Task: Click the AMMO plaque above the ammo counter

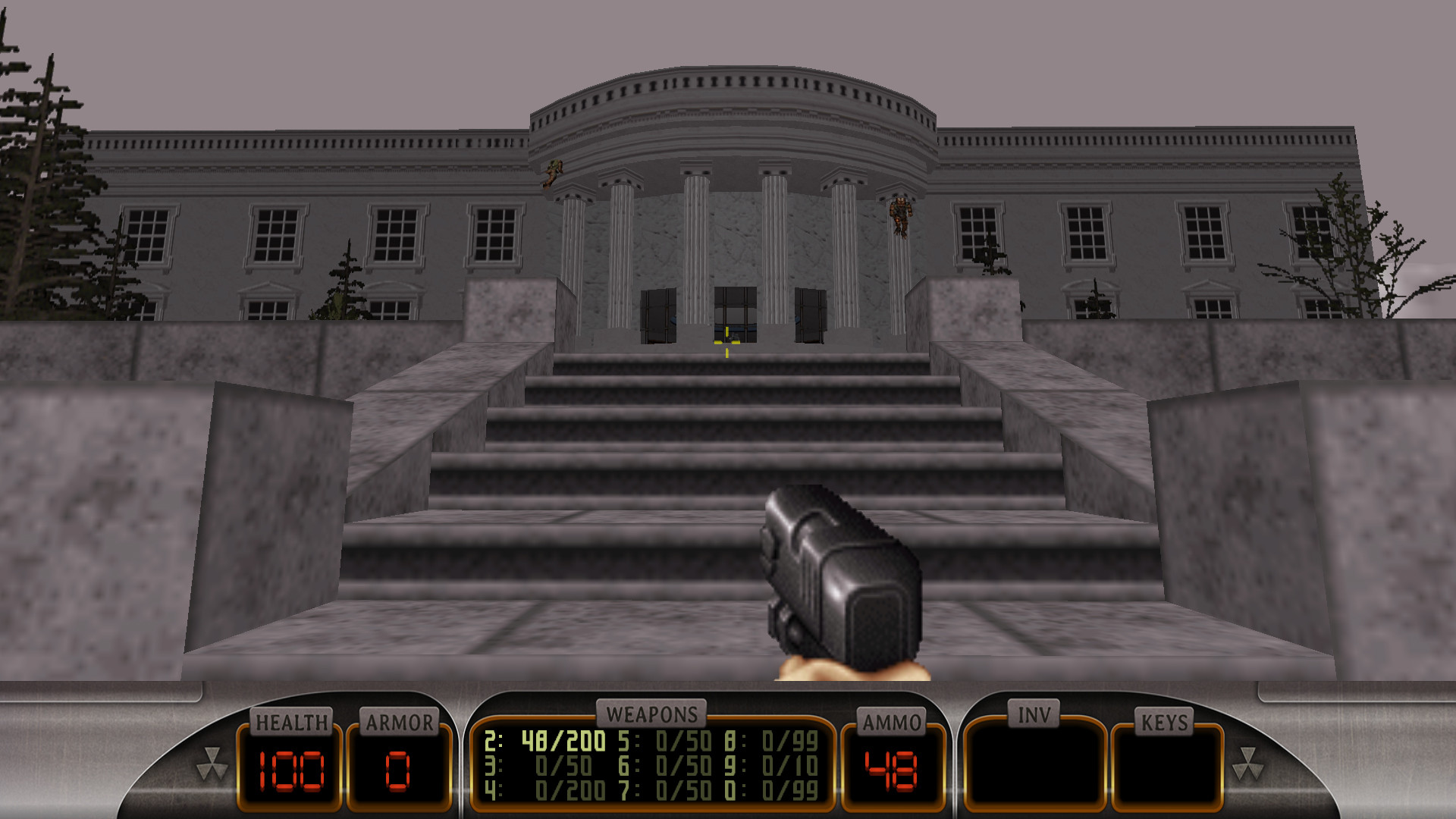Action: pos(891,722)
